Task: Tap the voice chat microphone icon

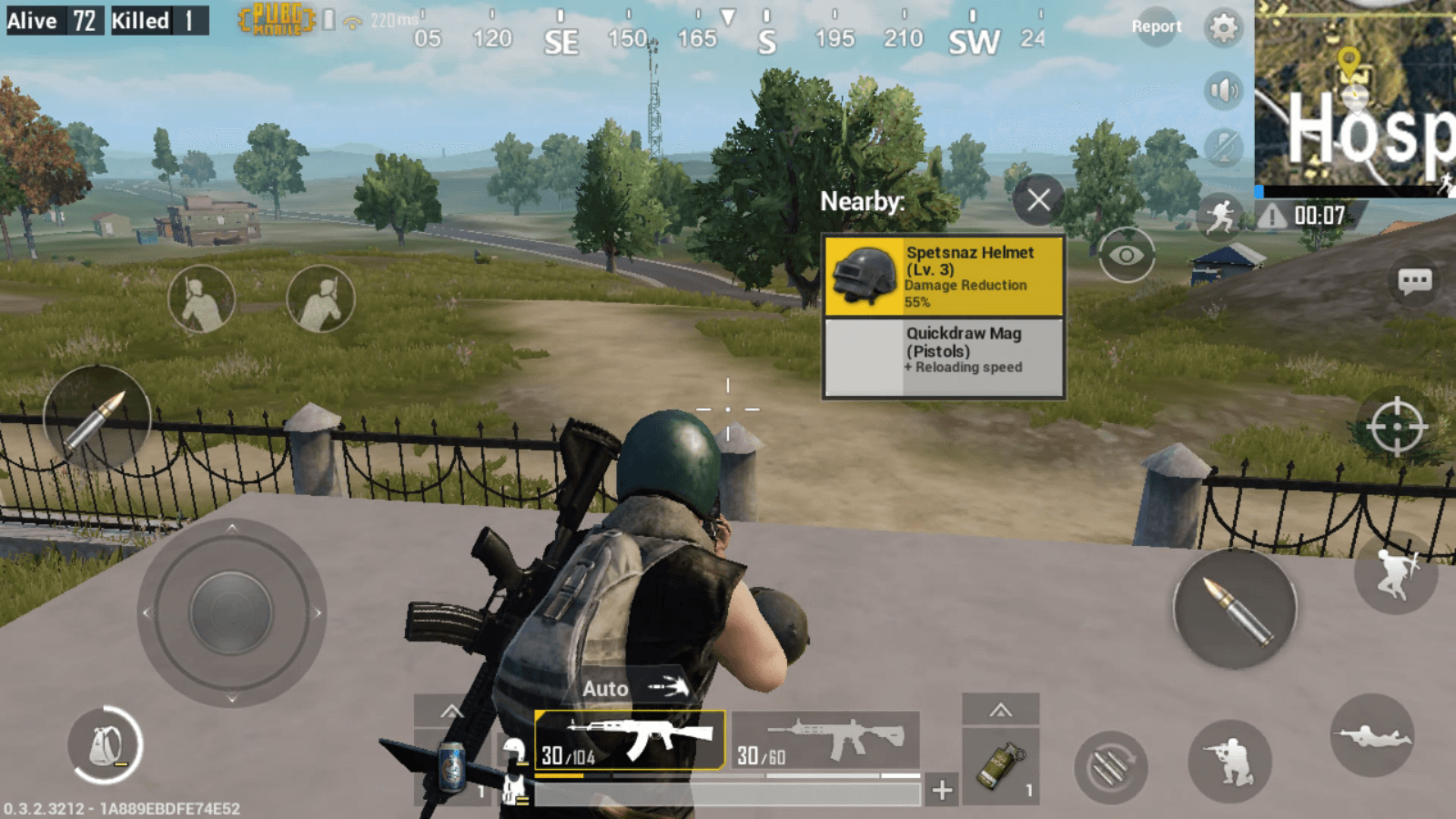Action: [x=1222, y=146]
